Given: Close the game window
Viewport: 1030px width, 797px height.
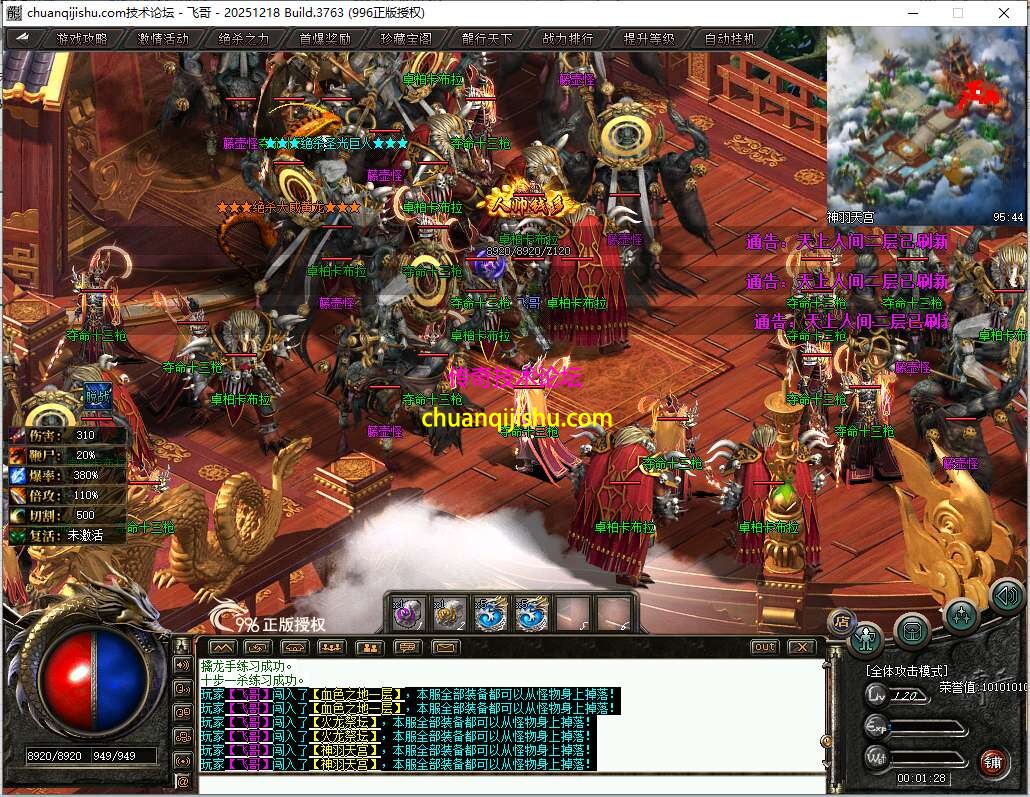Looking at the screenshot, I should click(x=1003, y=13).
